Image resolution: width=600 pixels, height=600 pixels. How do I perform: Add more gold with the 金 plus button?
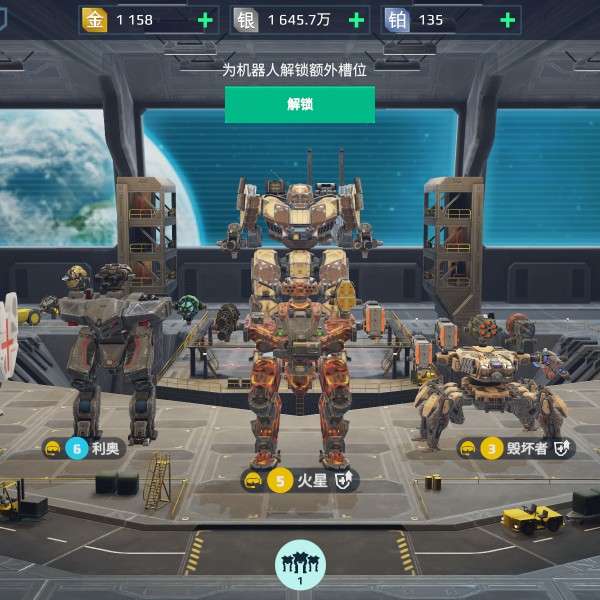click(205, 20)
